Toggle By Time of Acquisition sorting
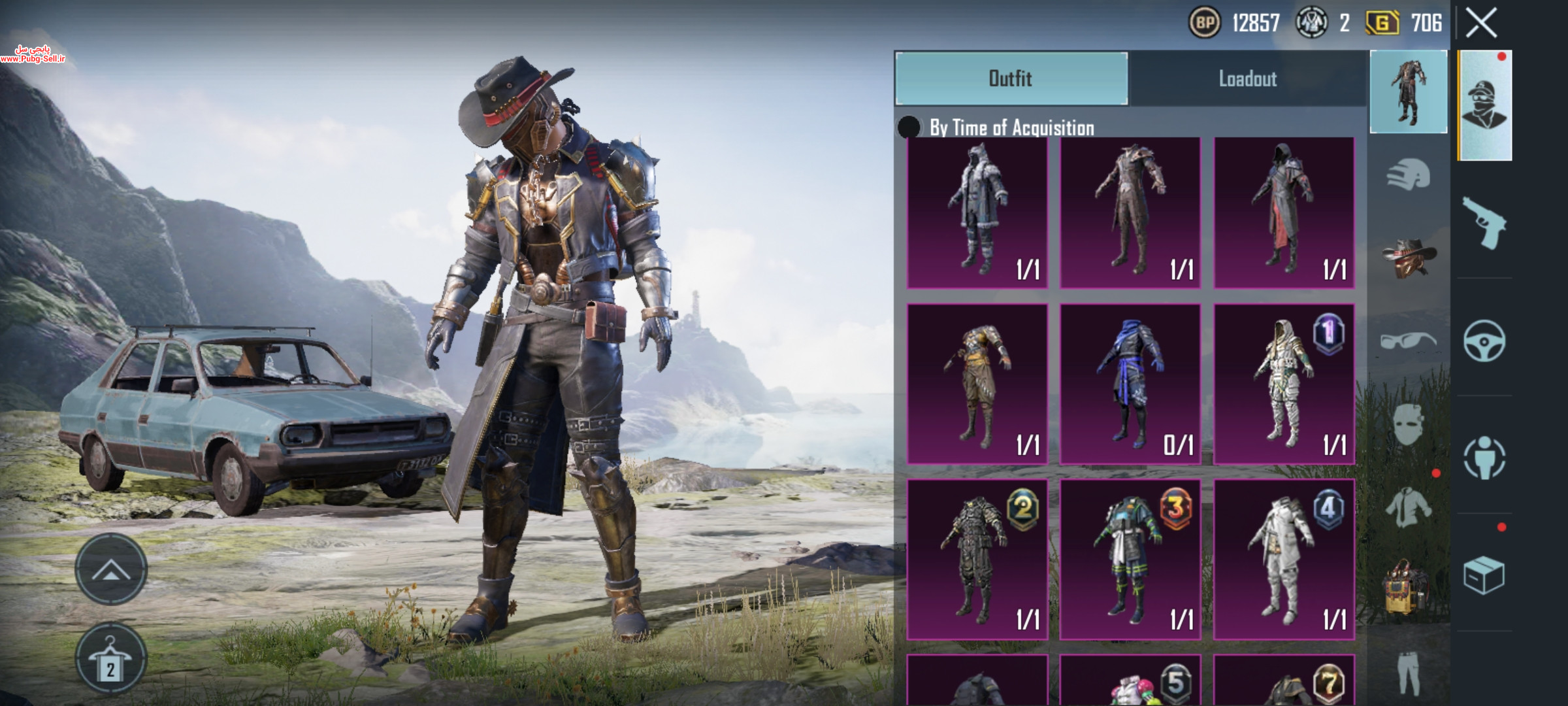The height and width of the screenshot is (706, 1568). pyautogui.click(x=909, y=127)
